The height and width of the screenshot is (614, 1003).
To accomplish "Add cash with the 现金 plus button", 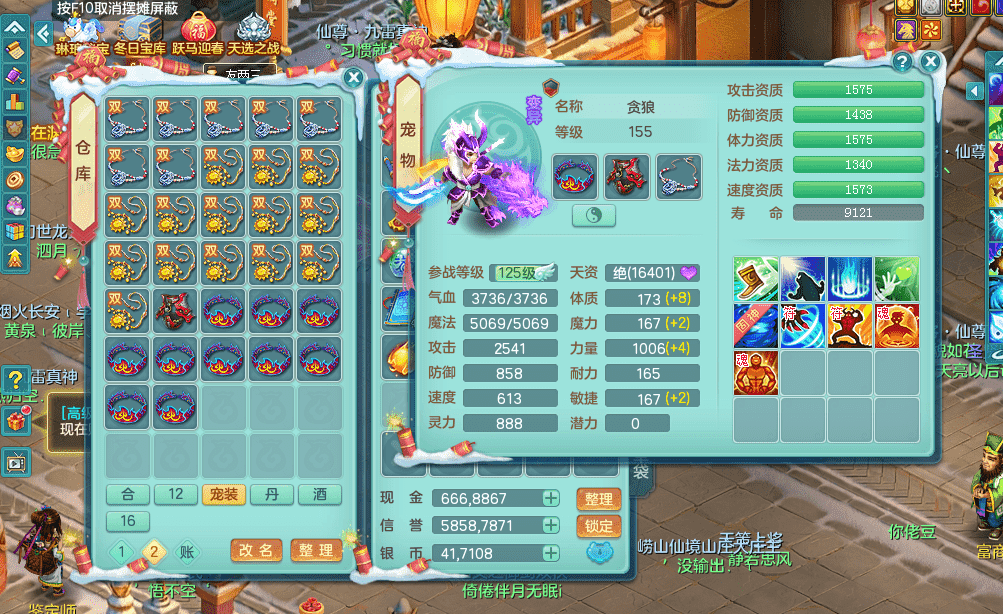I will 550,498.
